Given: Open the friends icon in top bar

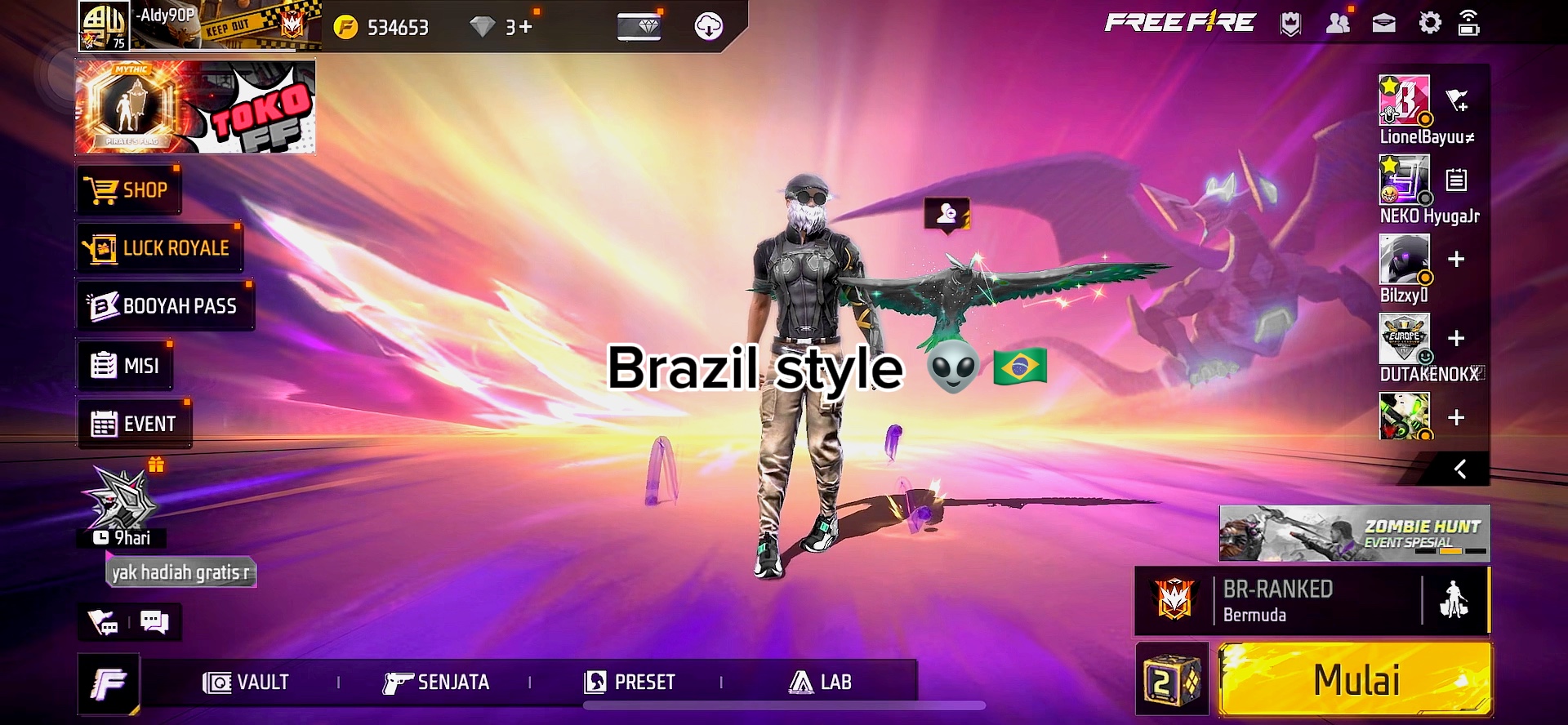Looking at the screenshot, I should [1338, 23].
